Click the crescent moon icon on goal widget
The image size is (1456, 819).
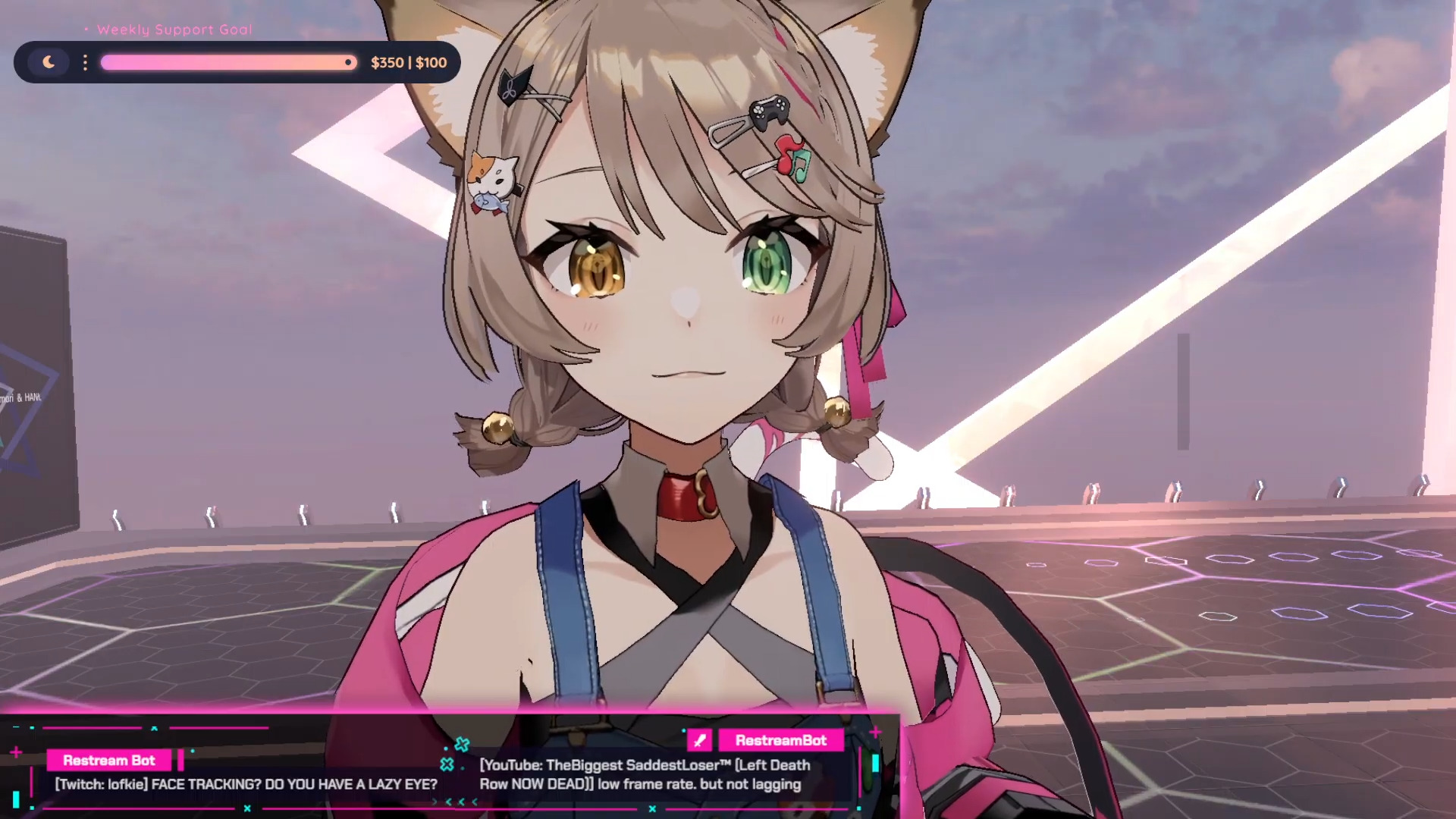(x=49, y=62)
